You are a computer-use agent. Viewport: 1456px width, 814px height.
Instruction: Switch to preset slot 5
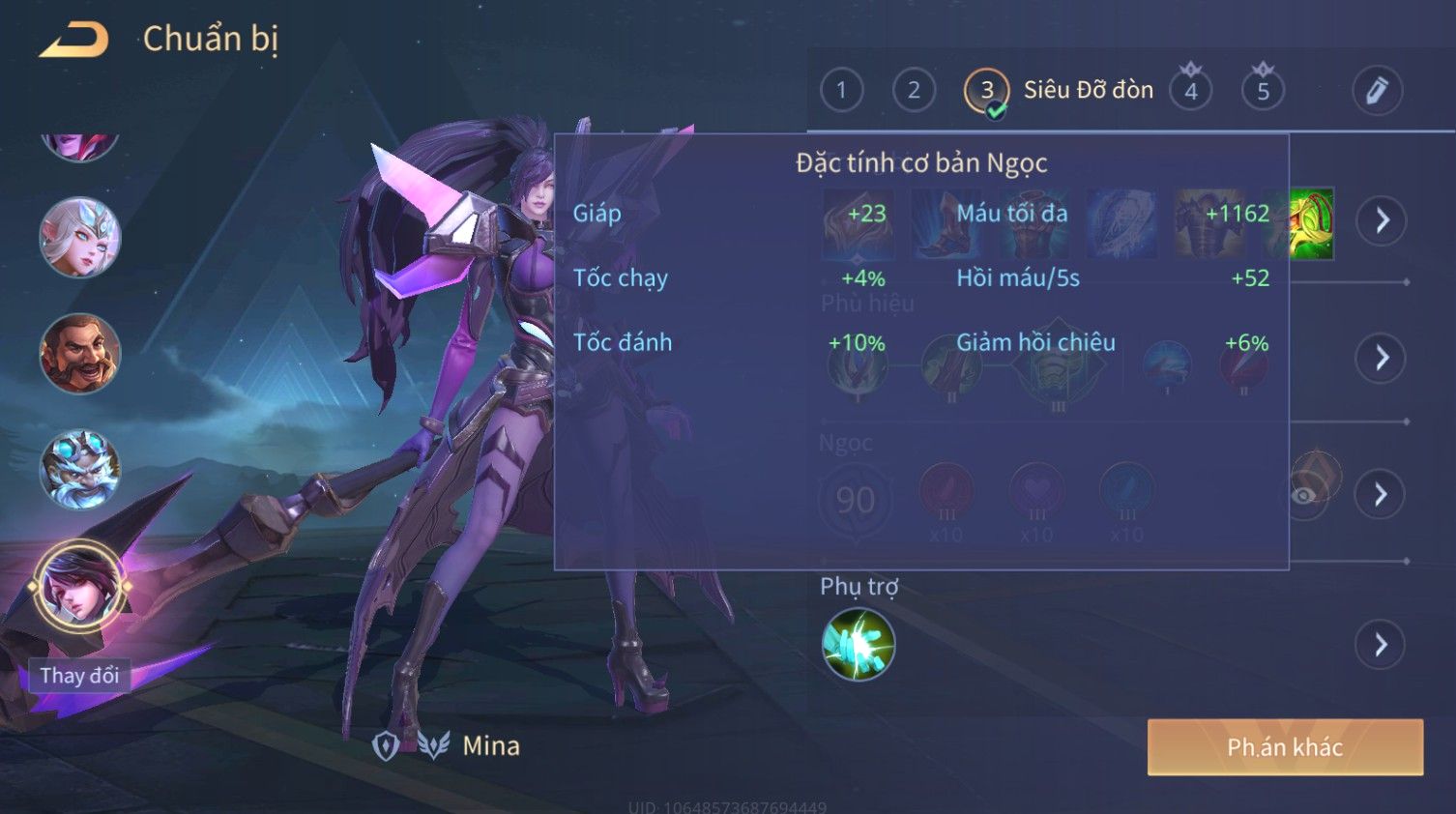1263,91
